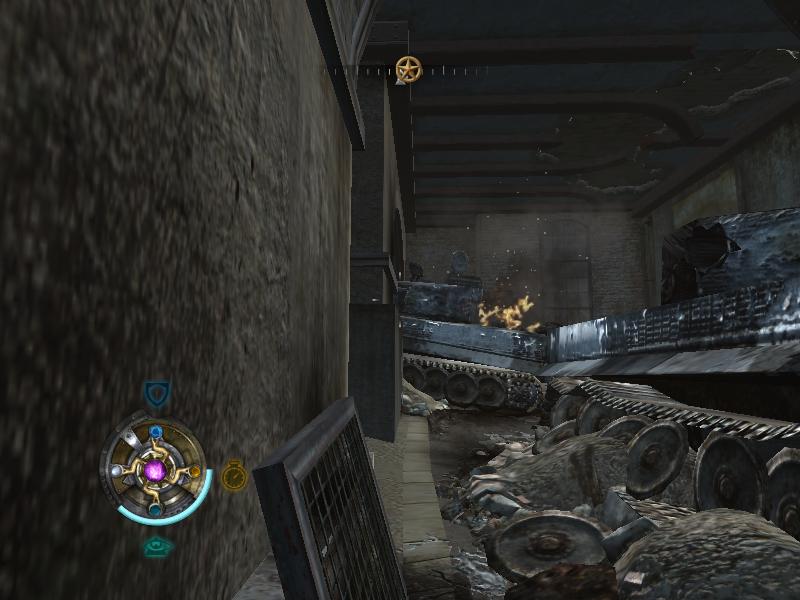Screen dimensions: 800x600
Task: Select the purple crystal medallion centre
Action: 156,470
